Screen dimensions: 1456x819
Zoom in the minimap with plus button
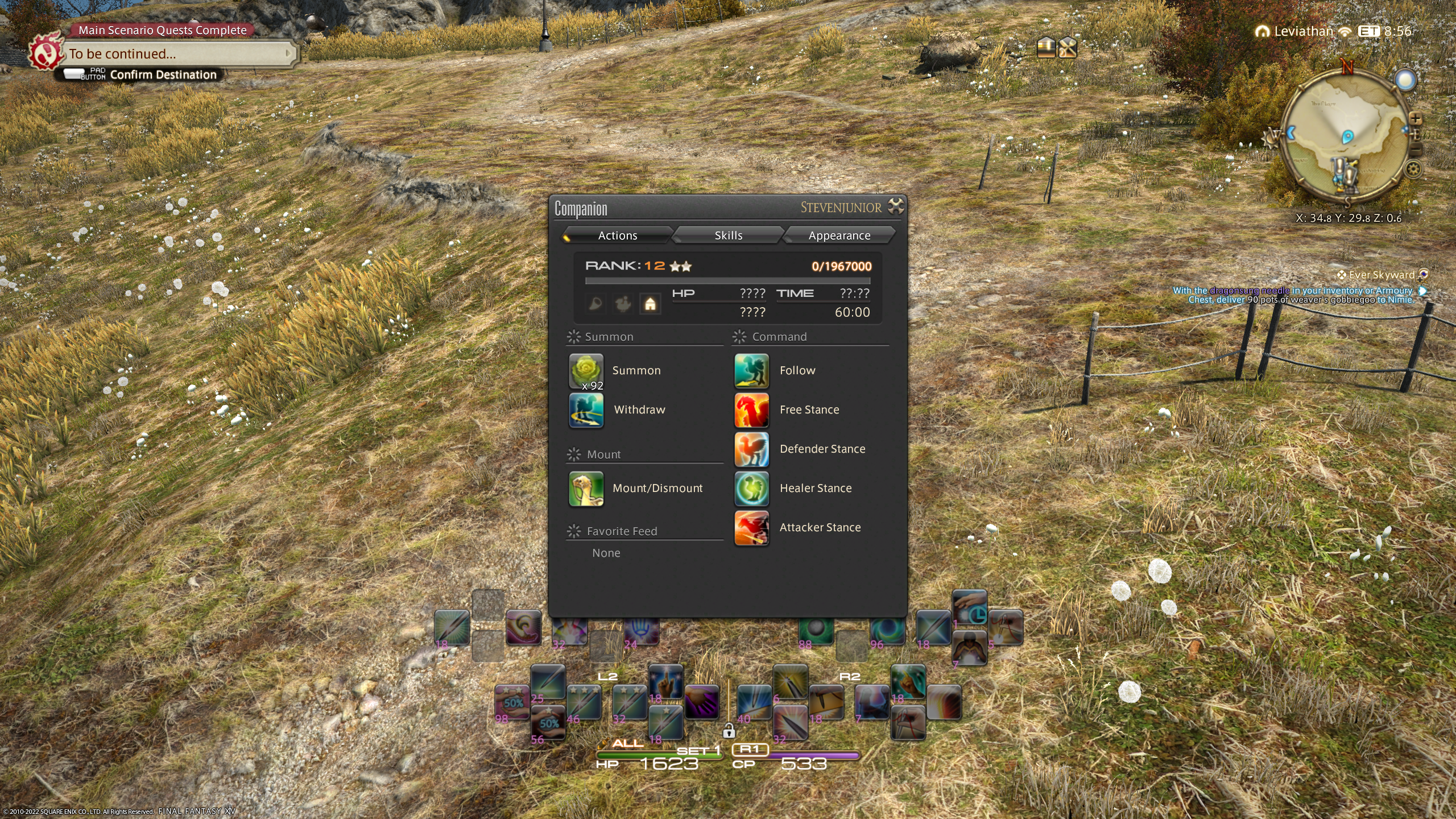[1416, 119]
